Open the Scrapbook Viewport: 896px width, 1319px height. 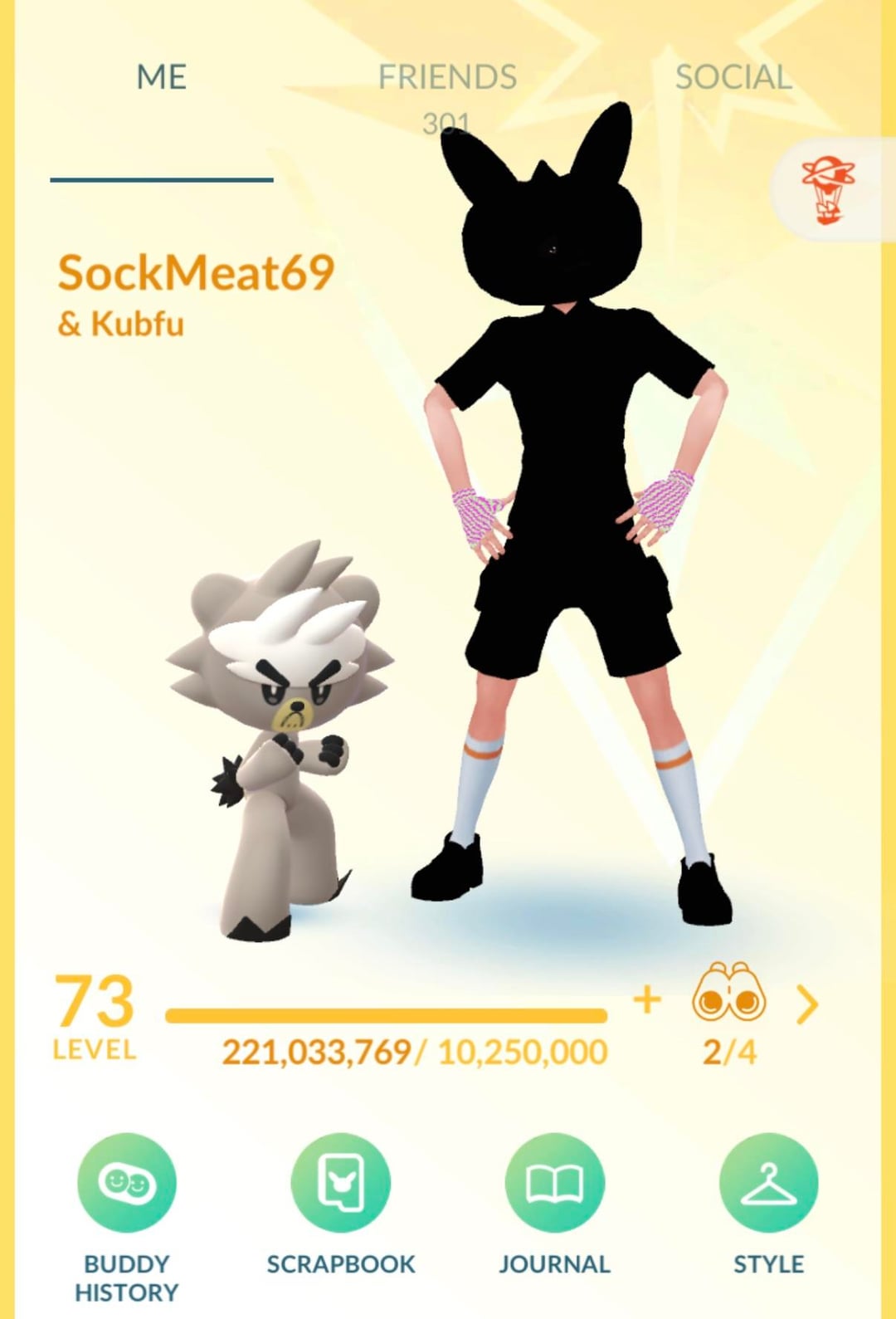coord(341,1182)
